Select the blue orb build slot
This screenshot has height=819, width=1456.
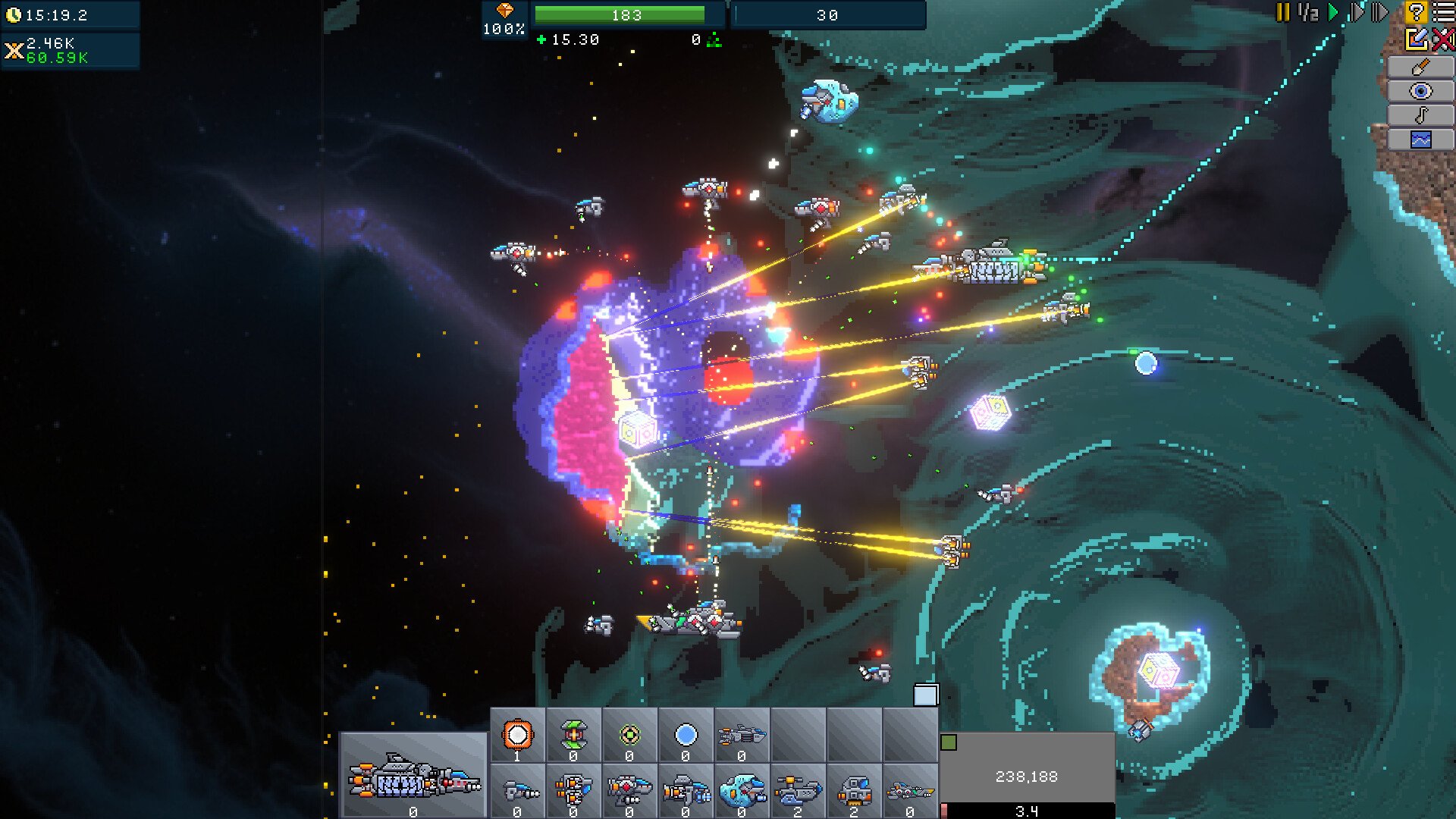(686, 735)
